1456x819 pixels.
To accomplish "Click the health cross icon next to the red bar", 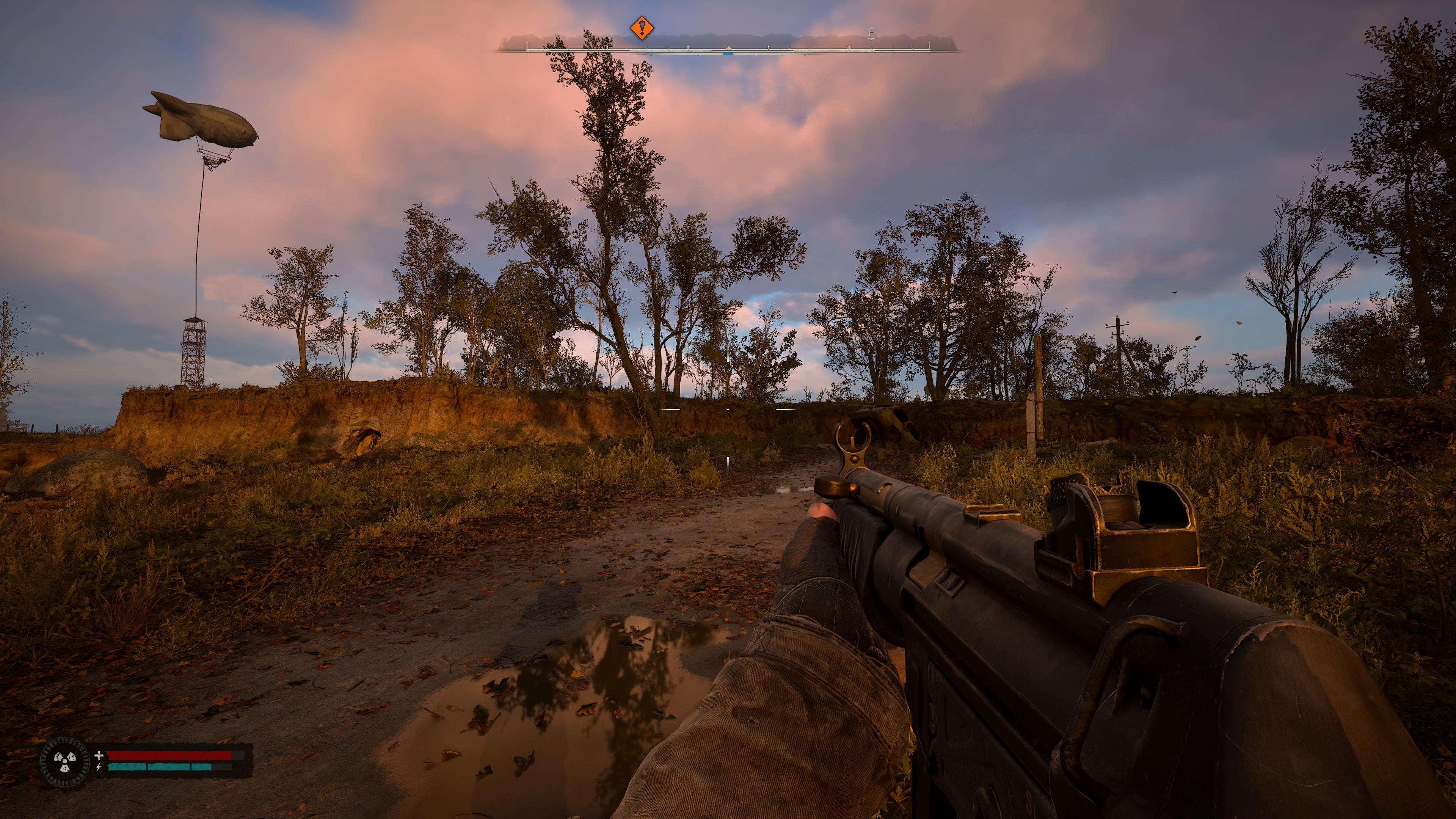I will (x=99, y=756).
